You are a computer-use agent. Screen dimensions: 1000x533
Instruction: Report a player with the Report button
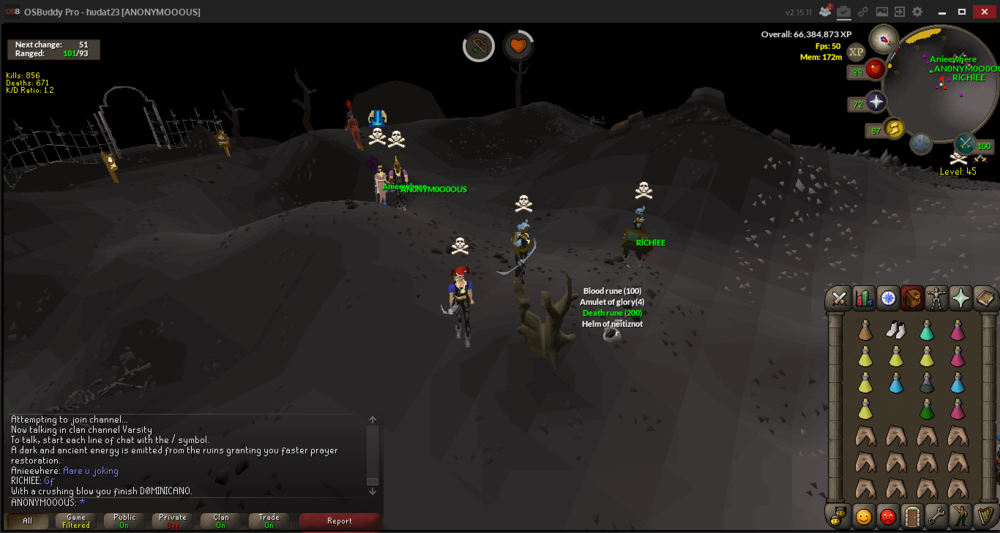[x=339, y=520]
